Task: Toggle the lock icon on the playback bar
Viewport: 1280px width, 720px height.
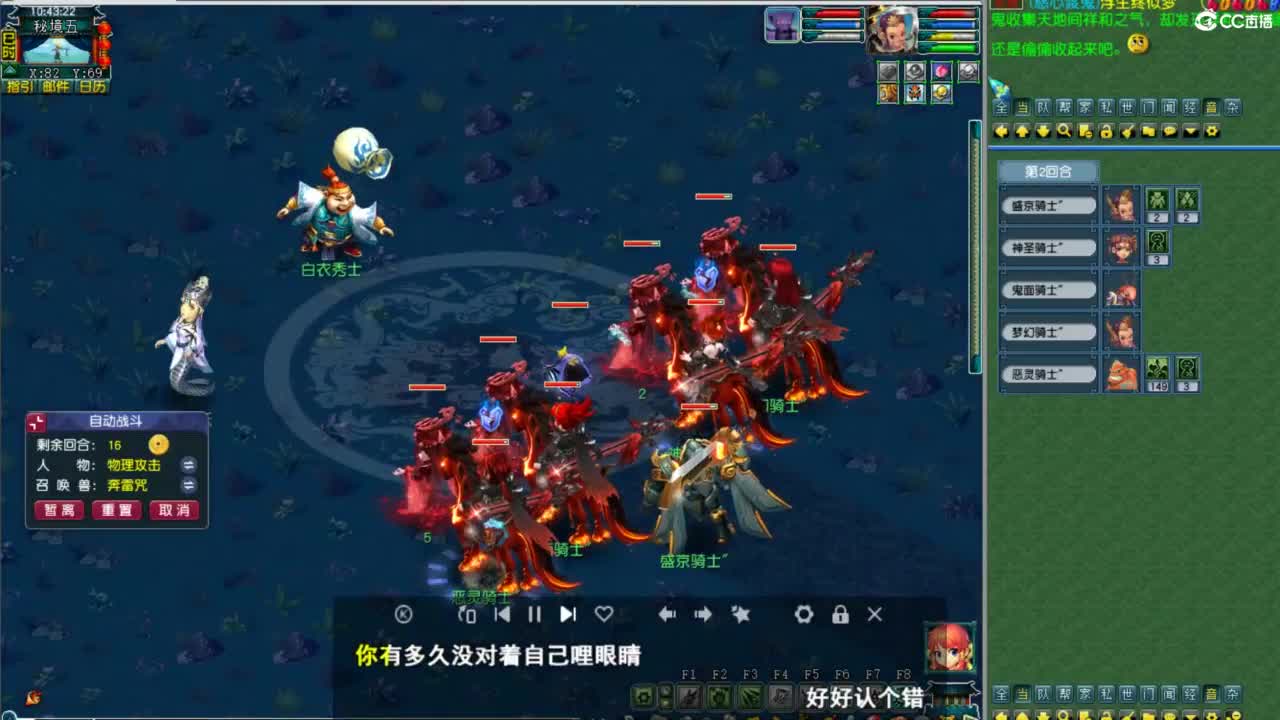Action: click(841, 615)
